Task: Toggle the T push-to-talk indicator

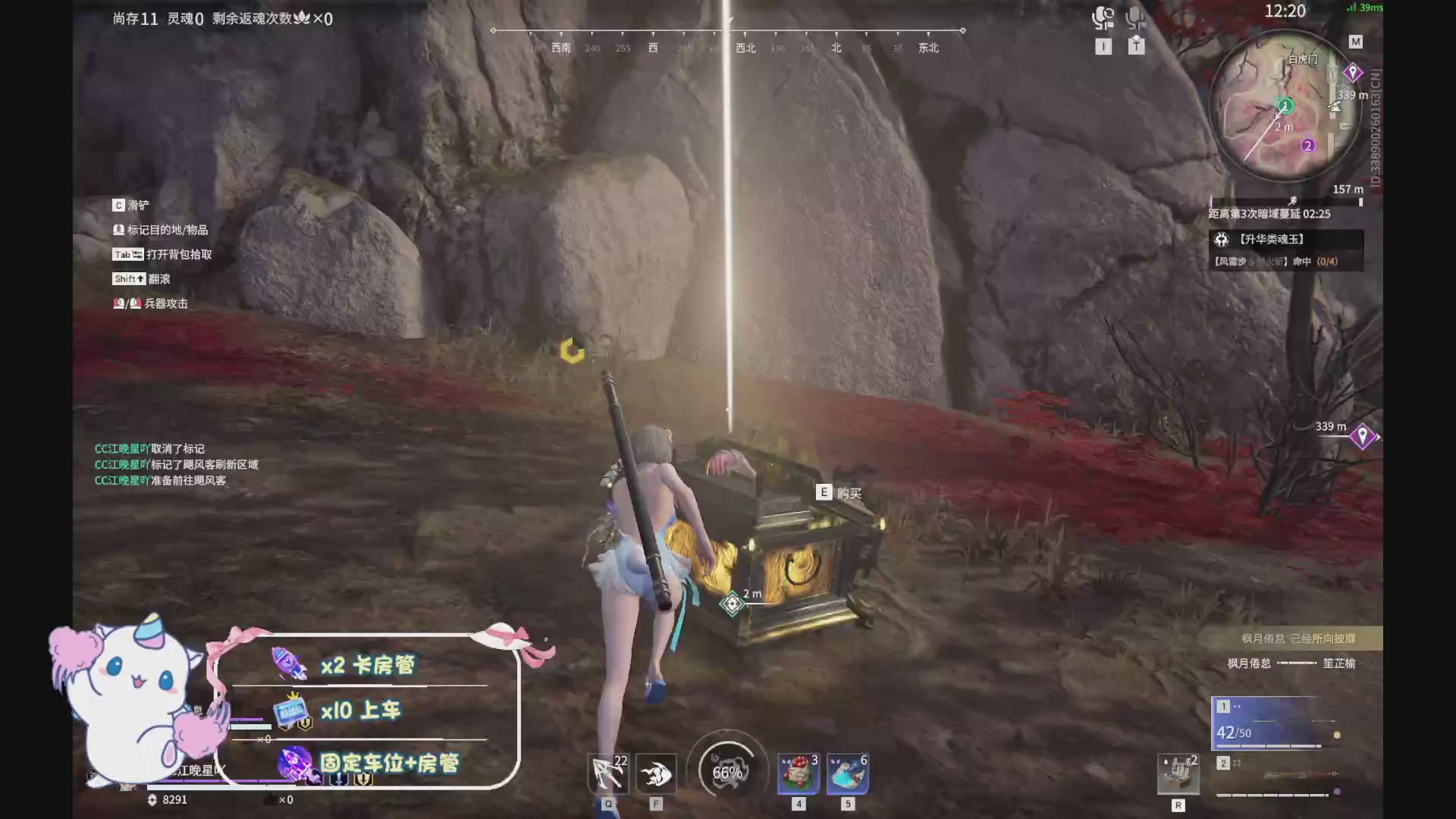Action: [1135, 45]
